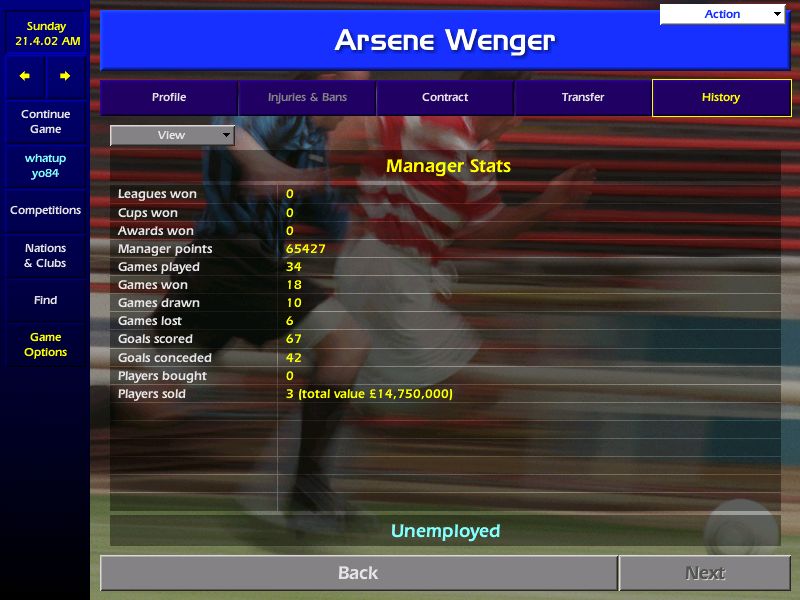Click the Next button

pos(705,573)
